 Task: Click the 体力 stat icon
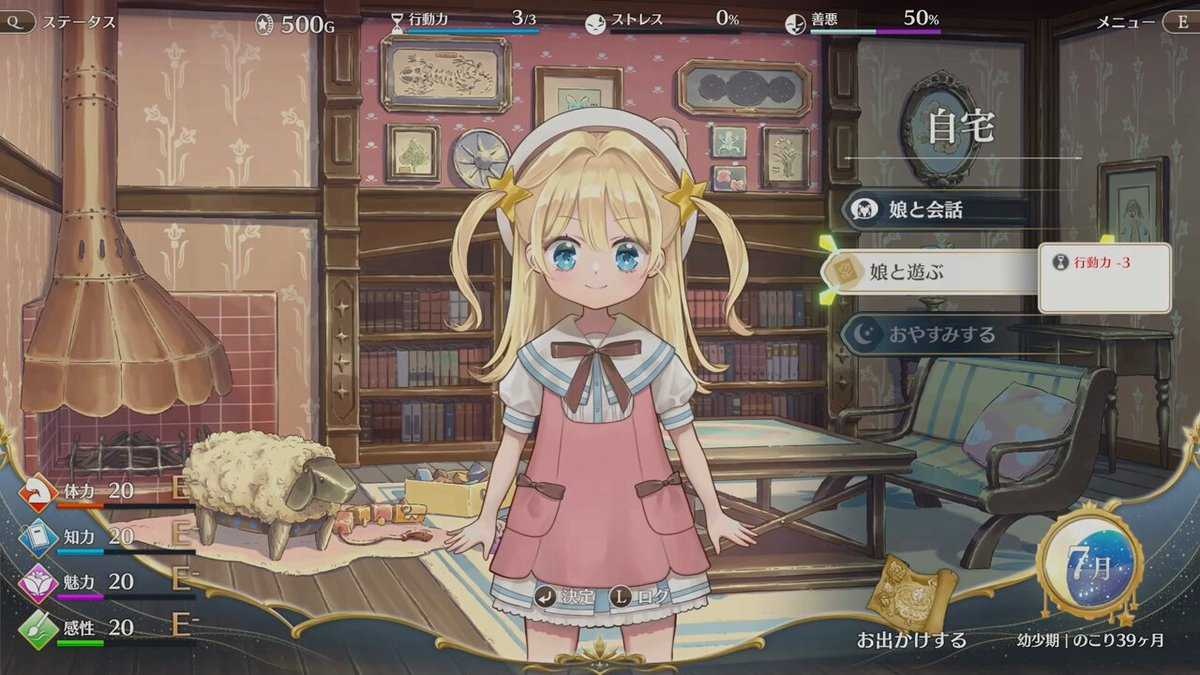click(x=39, y=492)
